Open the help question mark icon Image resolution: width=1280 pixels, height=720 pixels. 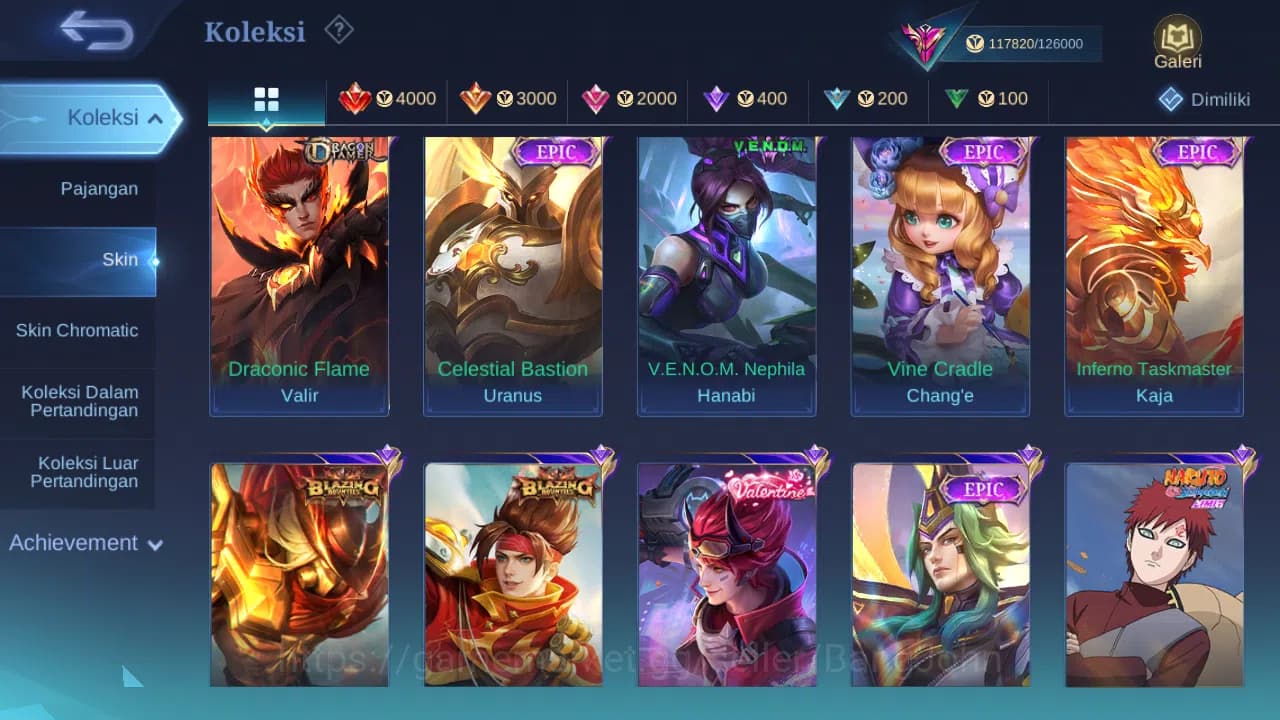339,30
